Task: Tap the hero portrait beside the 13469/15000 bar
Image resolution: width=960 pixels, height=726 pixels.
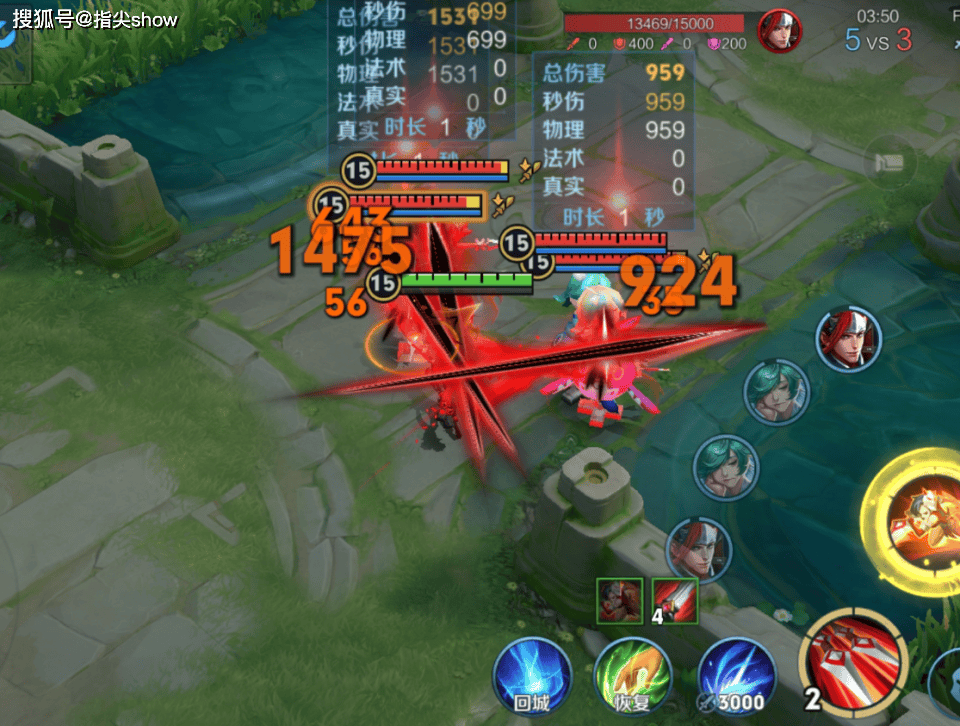Action: tap(780, 31)
